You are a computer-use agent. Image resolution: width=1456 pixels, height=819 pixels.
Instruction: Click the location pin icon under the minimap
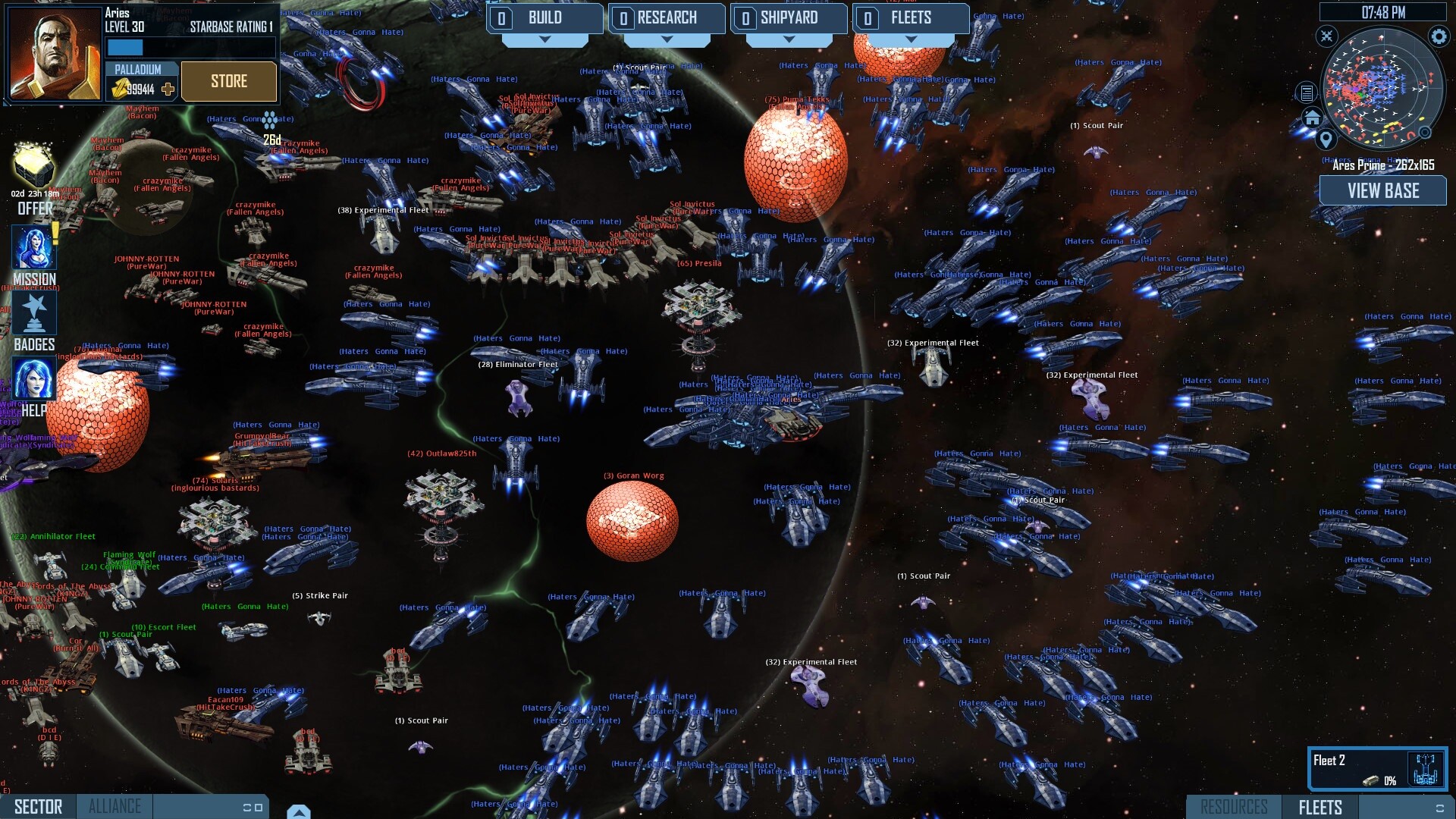pyautogui.click(x=1325, y=139)
